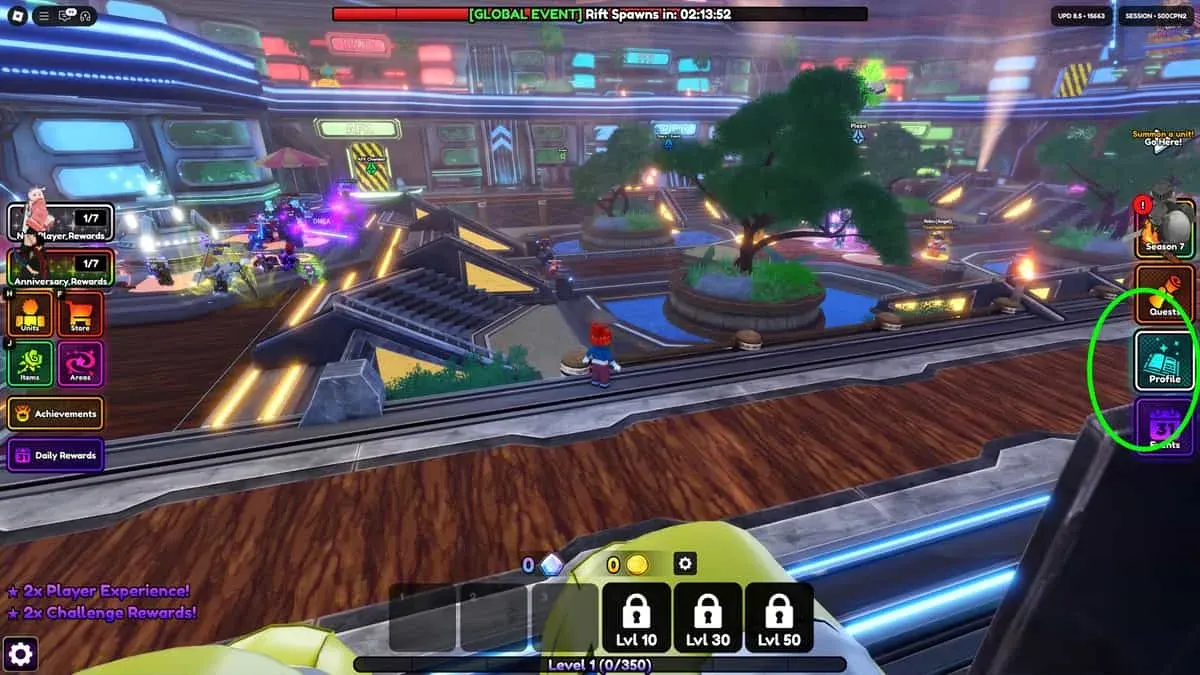Open the Quests panel
The image size is (1200, 675).
tap(1163, 295)
